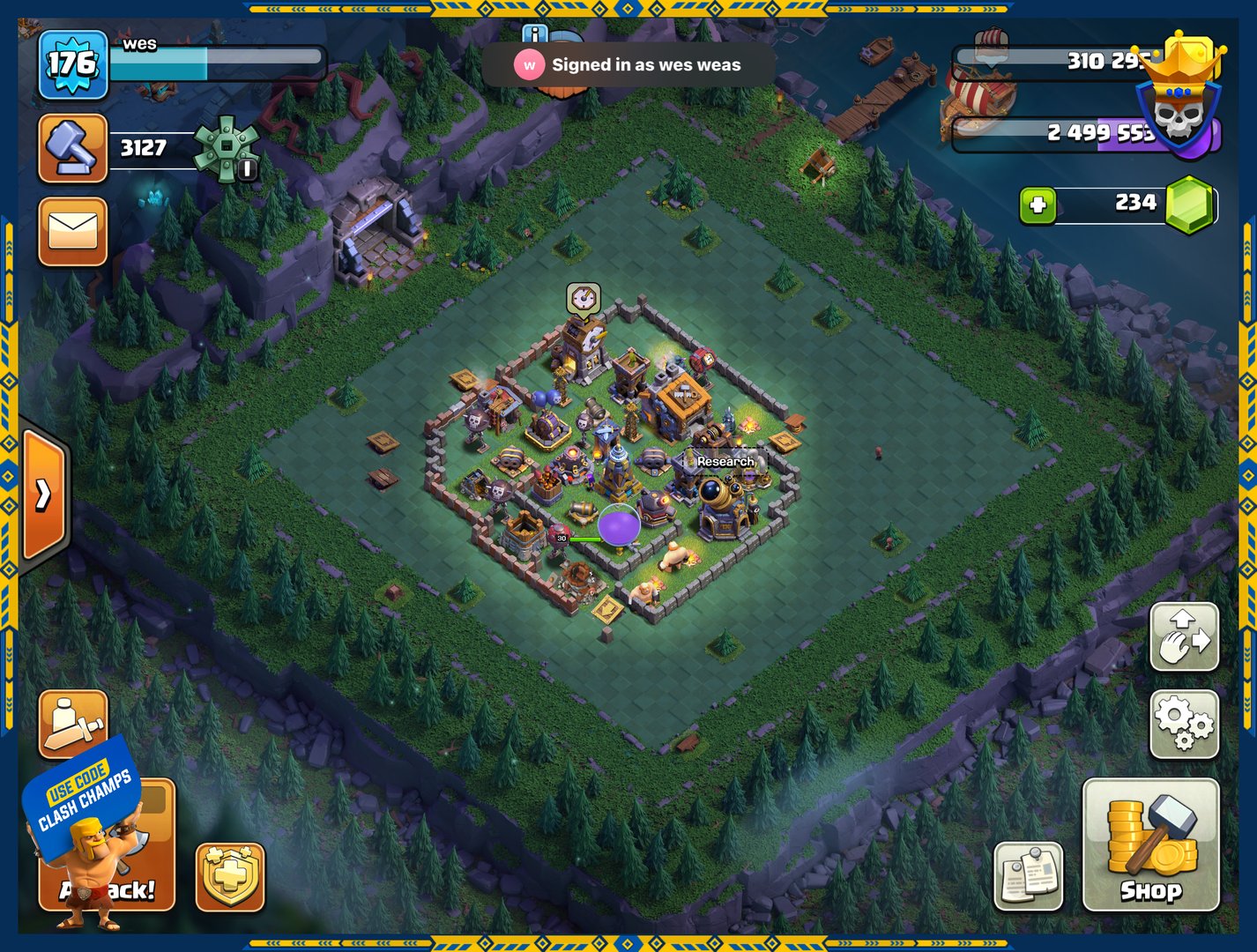Viewport: 1257px width, 952px height.
Task: Tap the green gear capital icon
Action: pos(227,148)
